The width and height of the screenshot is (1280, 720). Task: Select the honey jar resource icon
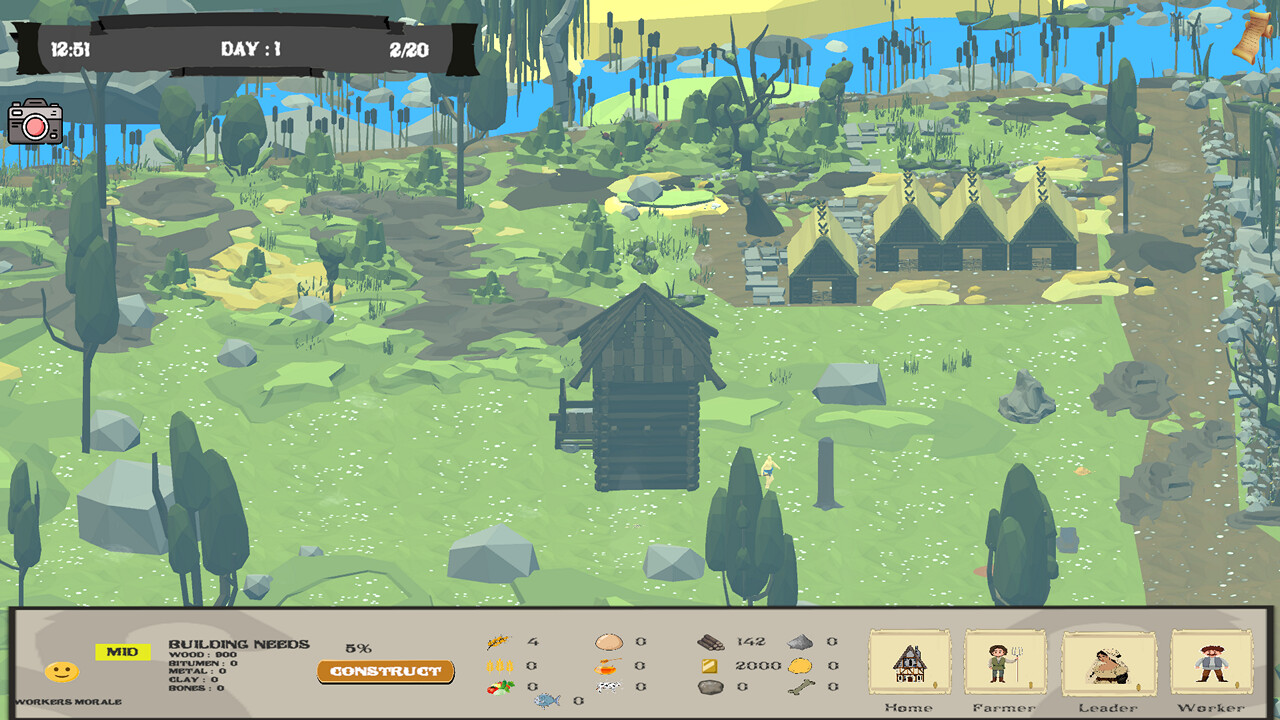(x=606, y=666)
